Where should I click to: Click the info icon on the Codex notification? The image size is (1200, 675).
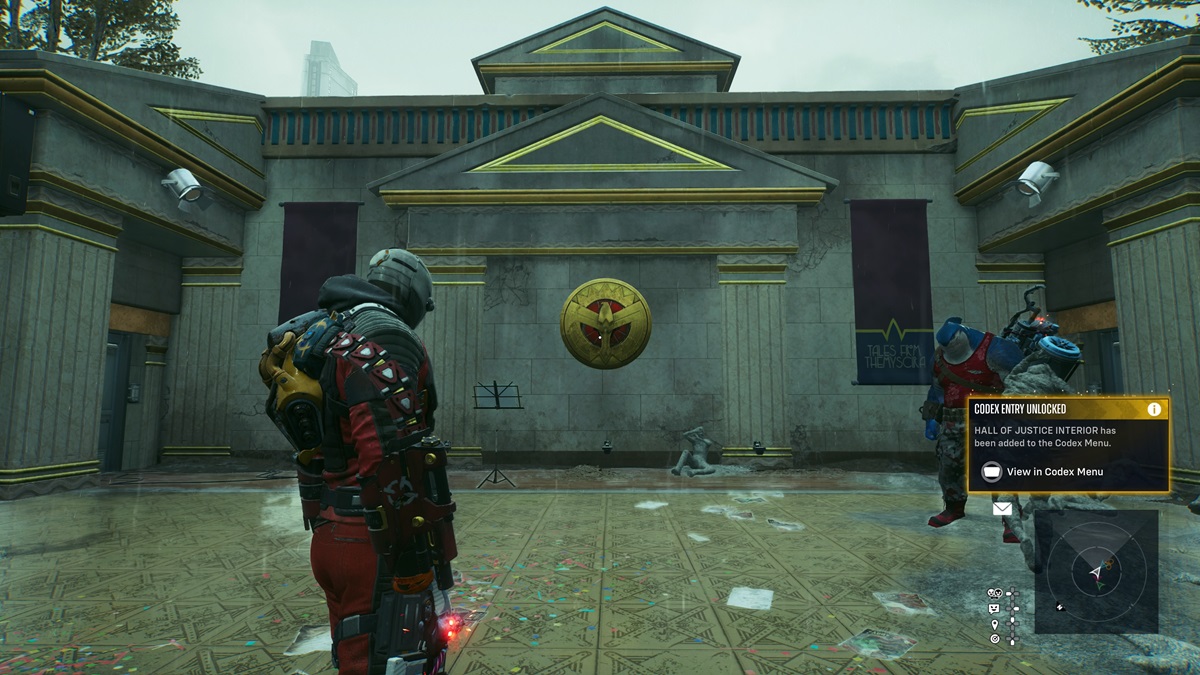(x=1154, y=409)
